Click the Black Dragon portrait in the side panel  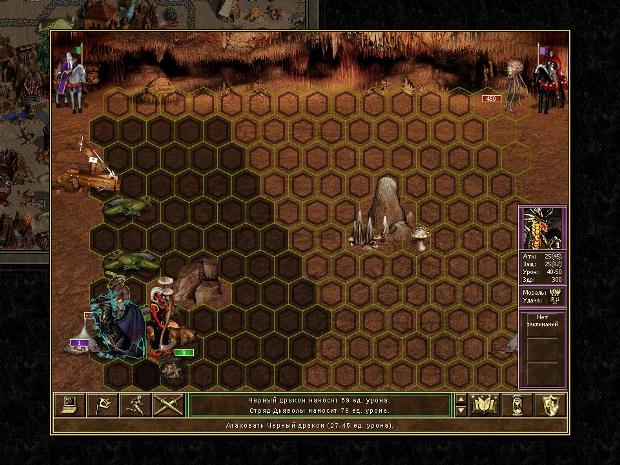point(542,230)
